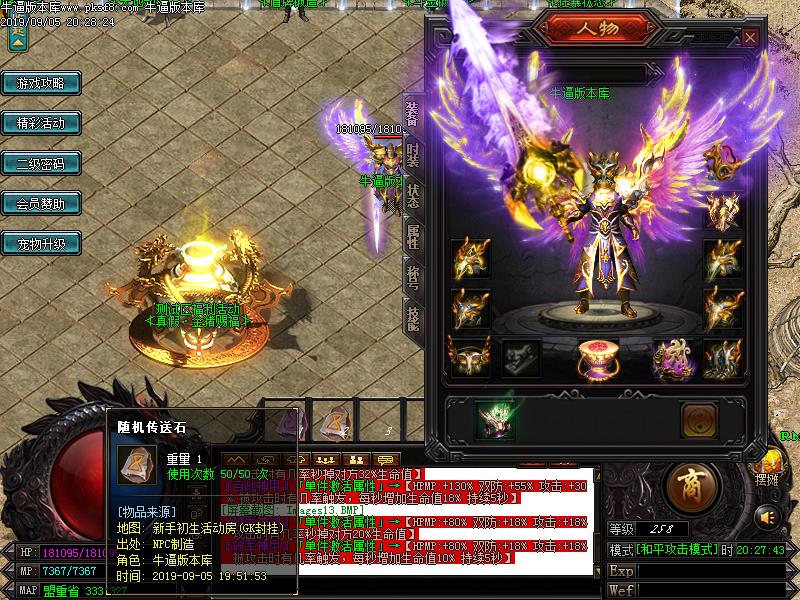Click the 二级密码 secondary password button
Image resolution: width=800 pixels, height=600 pixels.
40,164
